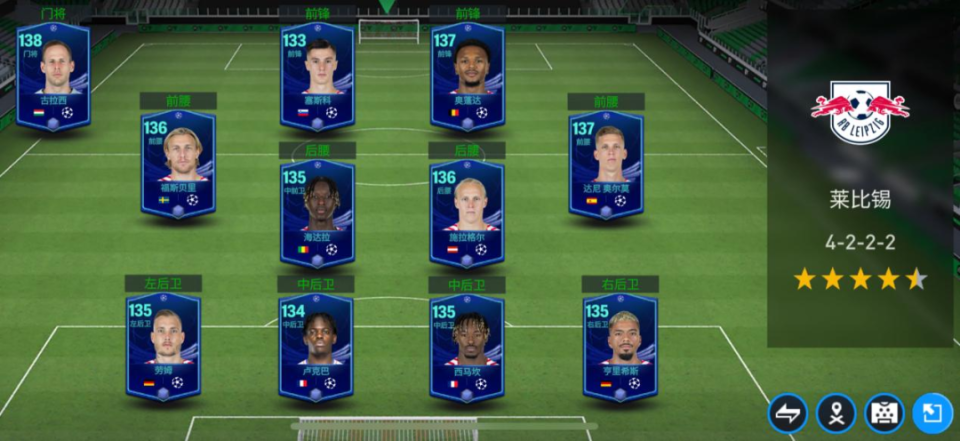960x441 pixels.
Task: Choose striker 塞斯科 card rated 133
Action: pos(317,76)
